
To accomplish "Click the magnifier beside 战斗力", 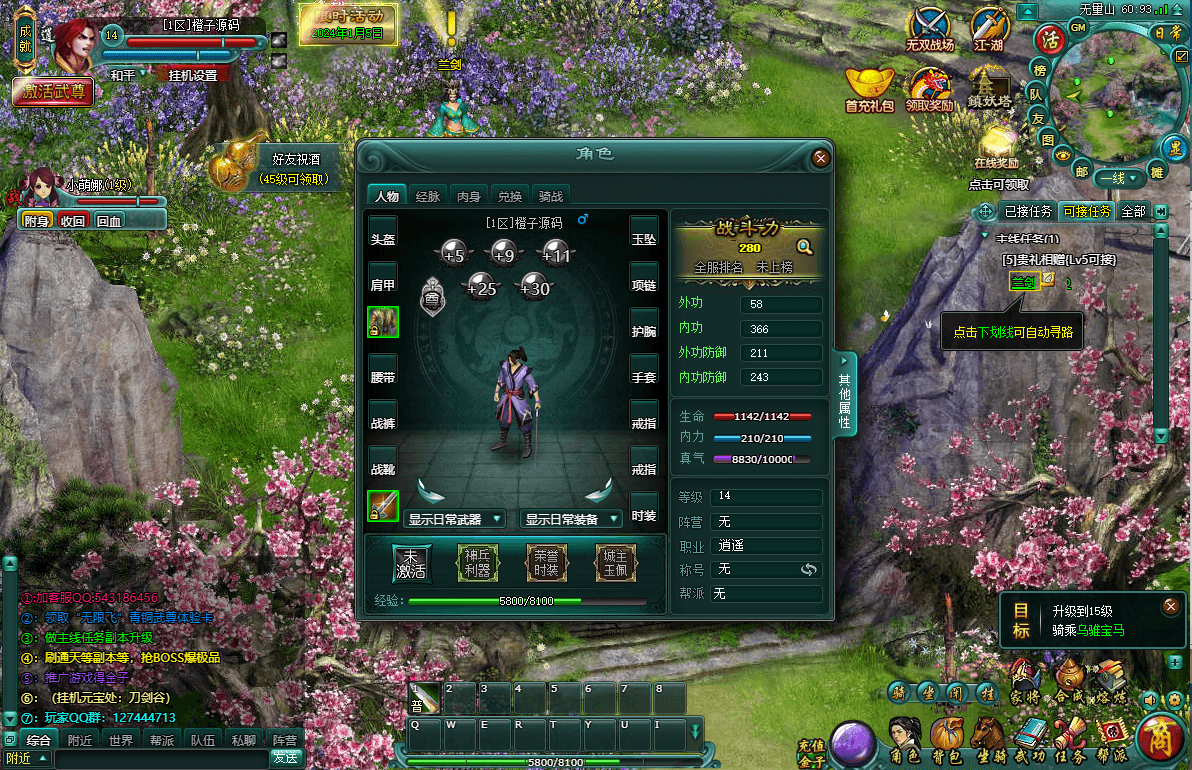I will point(804,247).
